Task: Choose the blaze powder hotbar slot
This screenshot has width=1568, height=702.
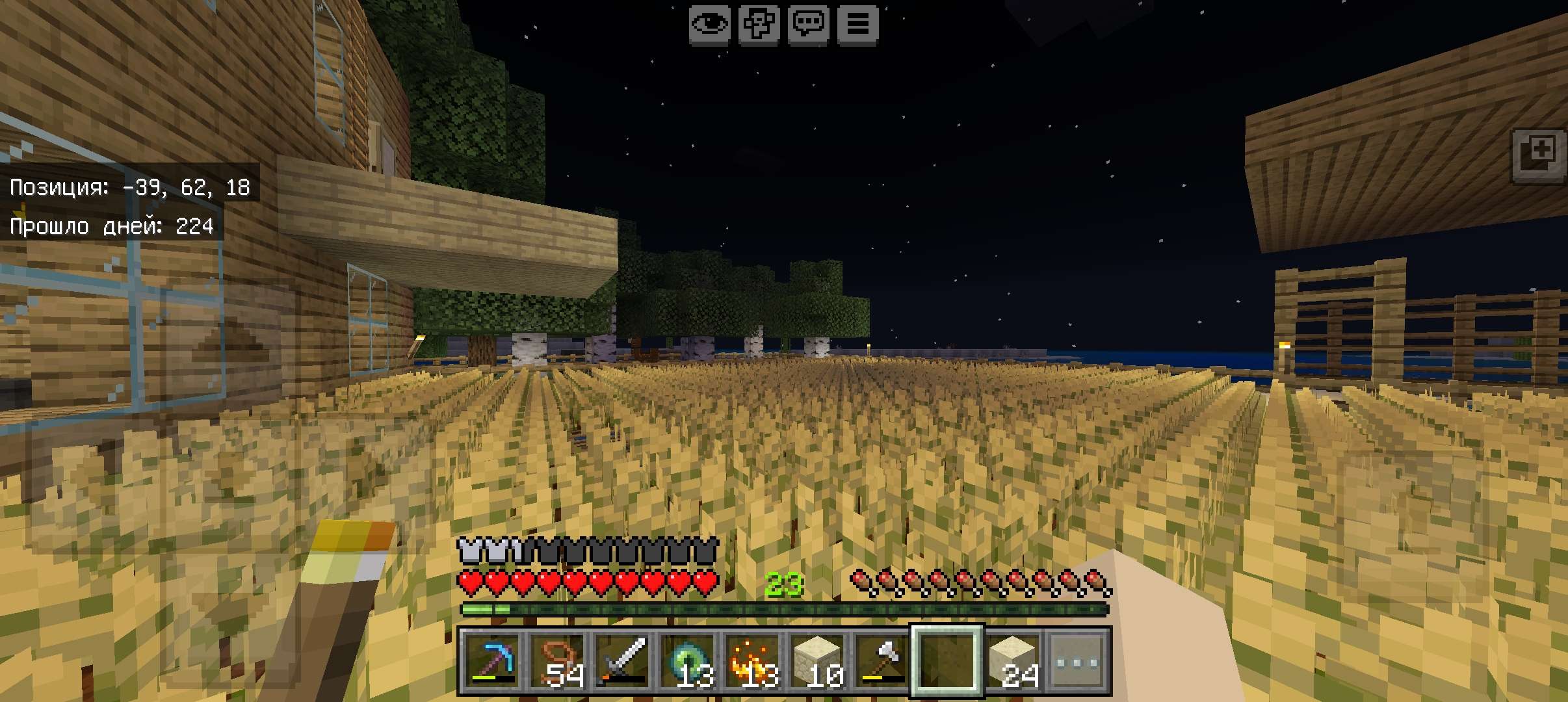Action: coord(752,660)
